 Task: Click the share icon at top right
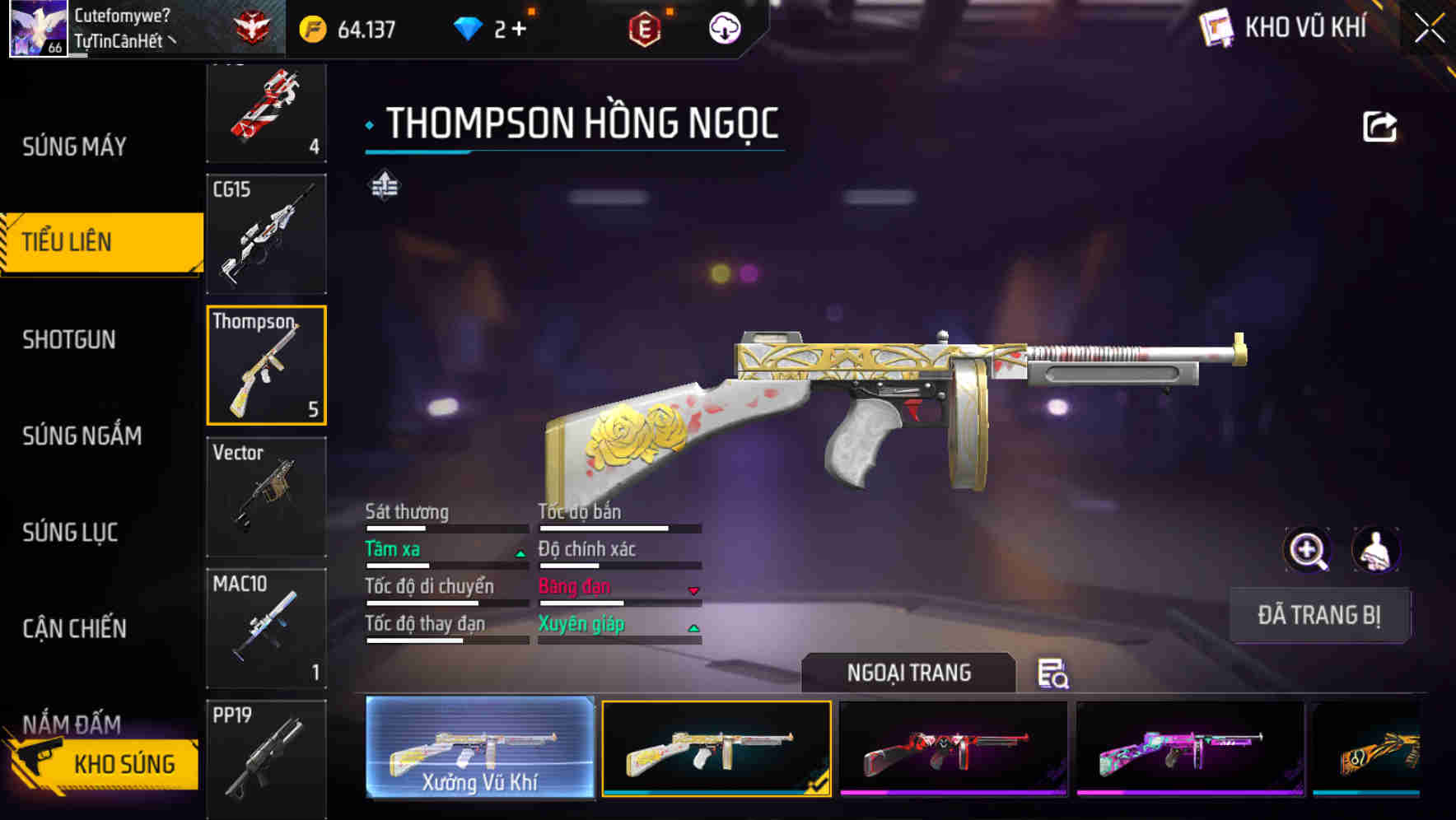1380,124
